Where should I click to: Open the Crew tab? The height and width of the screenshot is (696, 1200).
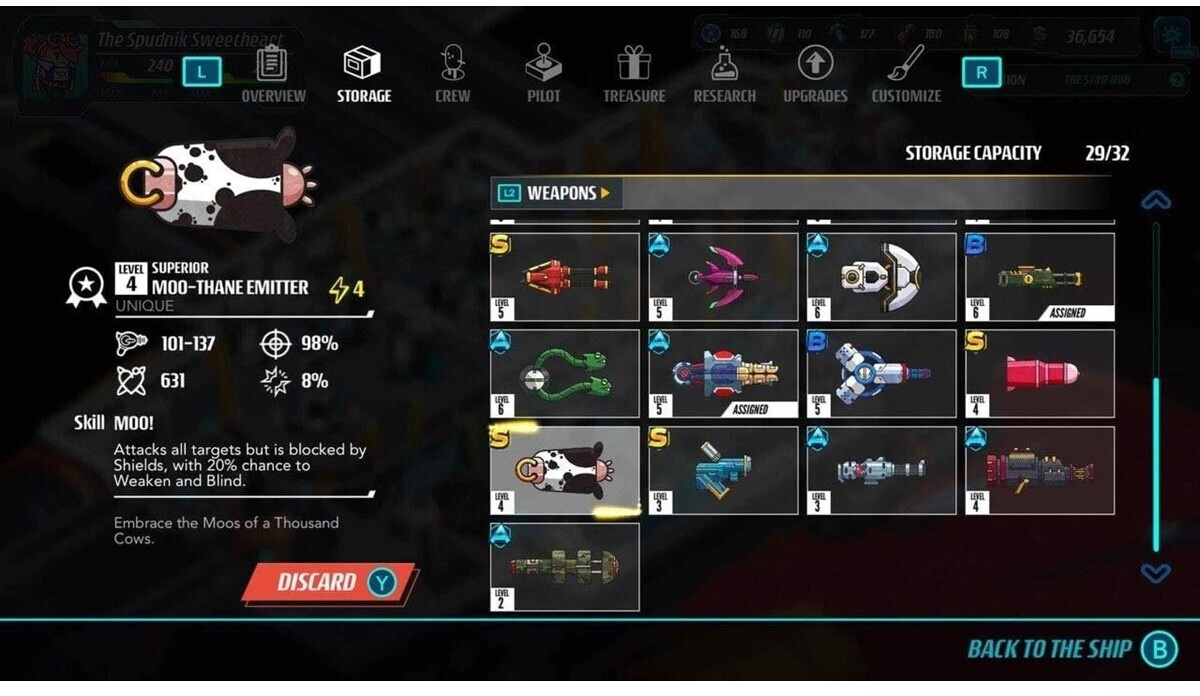[x=452, y=75]
